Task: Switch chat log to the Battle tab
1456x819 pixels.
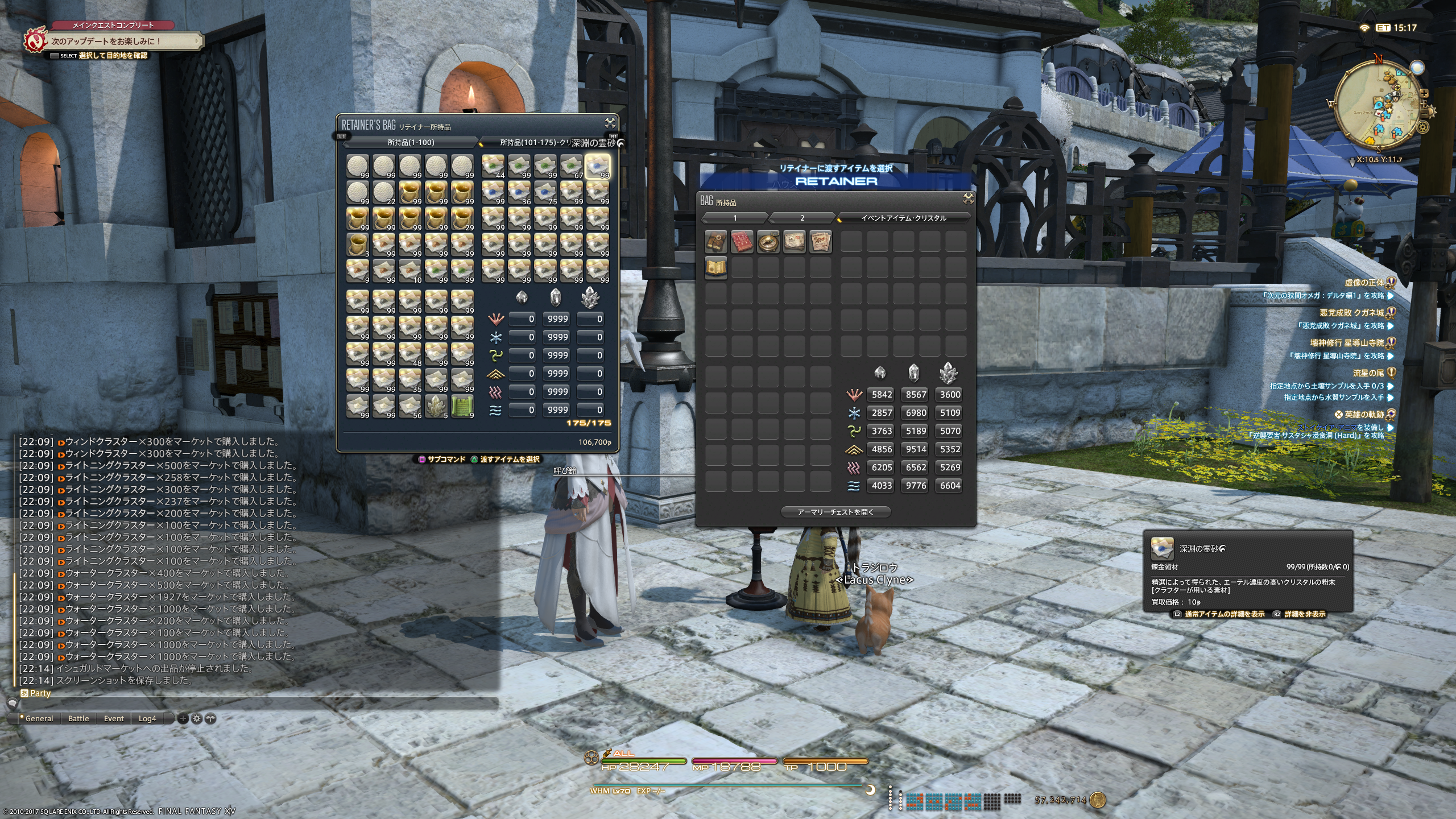Action: pyautogui.click(x=78, y=718)
